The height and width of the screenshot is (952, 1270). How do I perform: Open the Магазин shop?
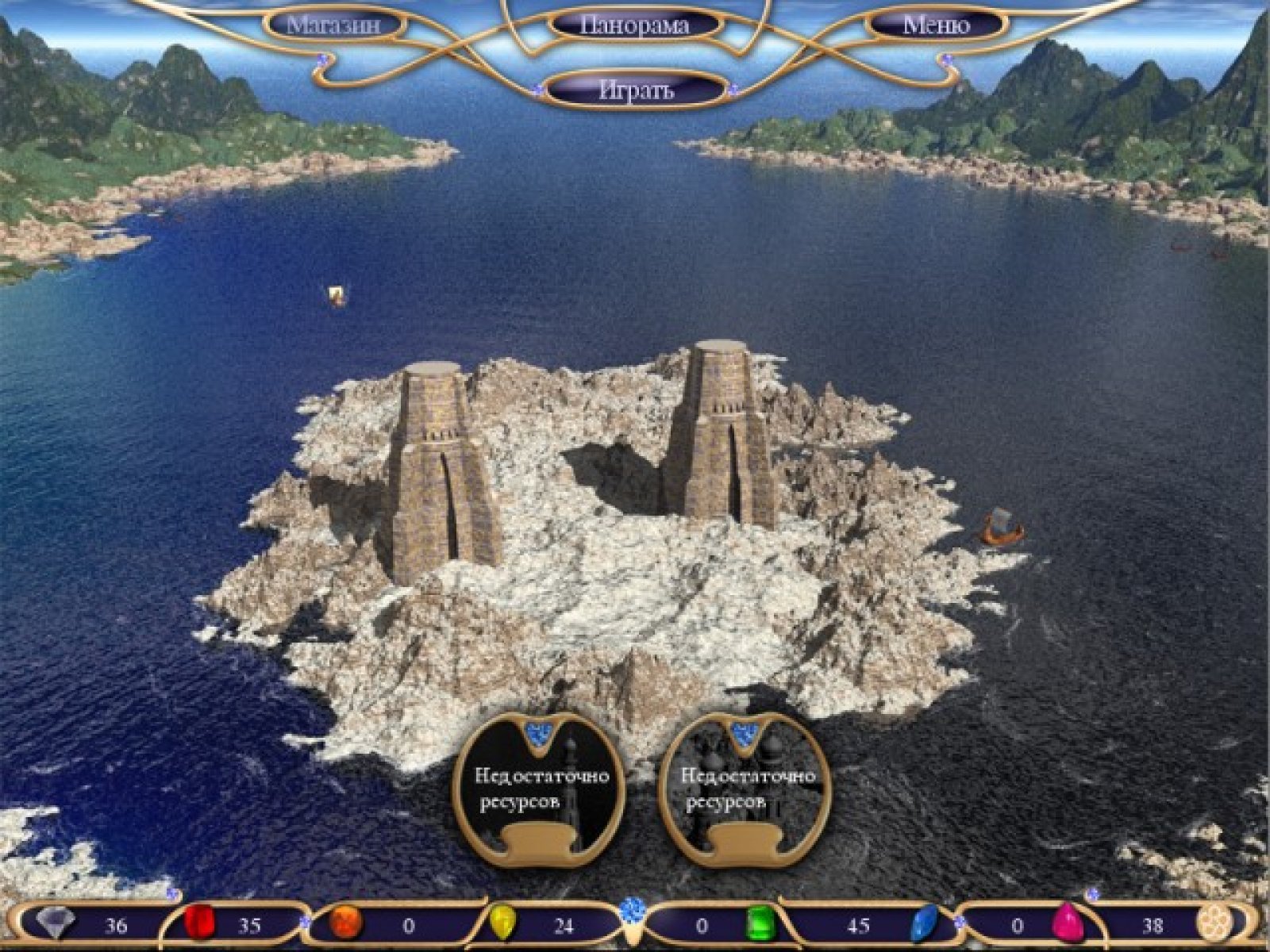click(x=333, y=25)
